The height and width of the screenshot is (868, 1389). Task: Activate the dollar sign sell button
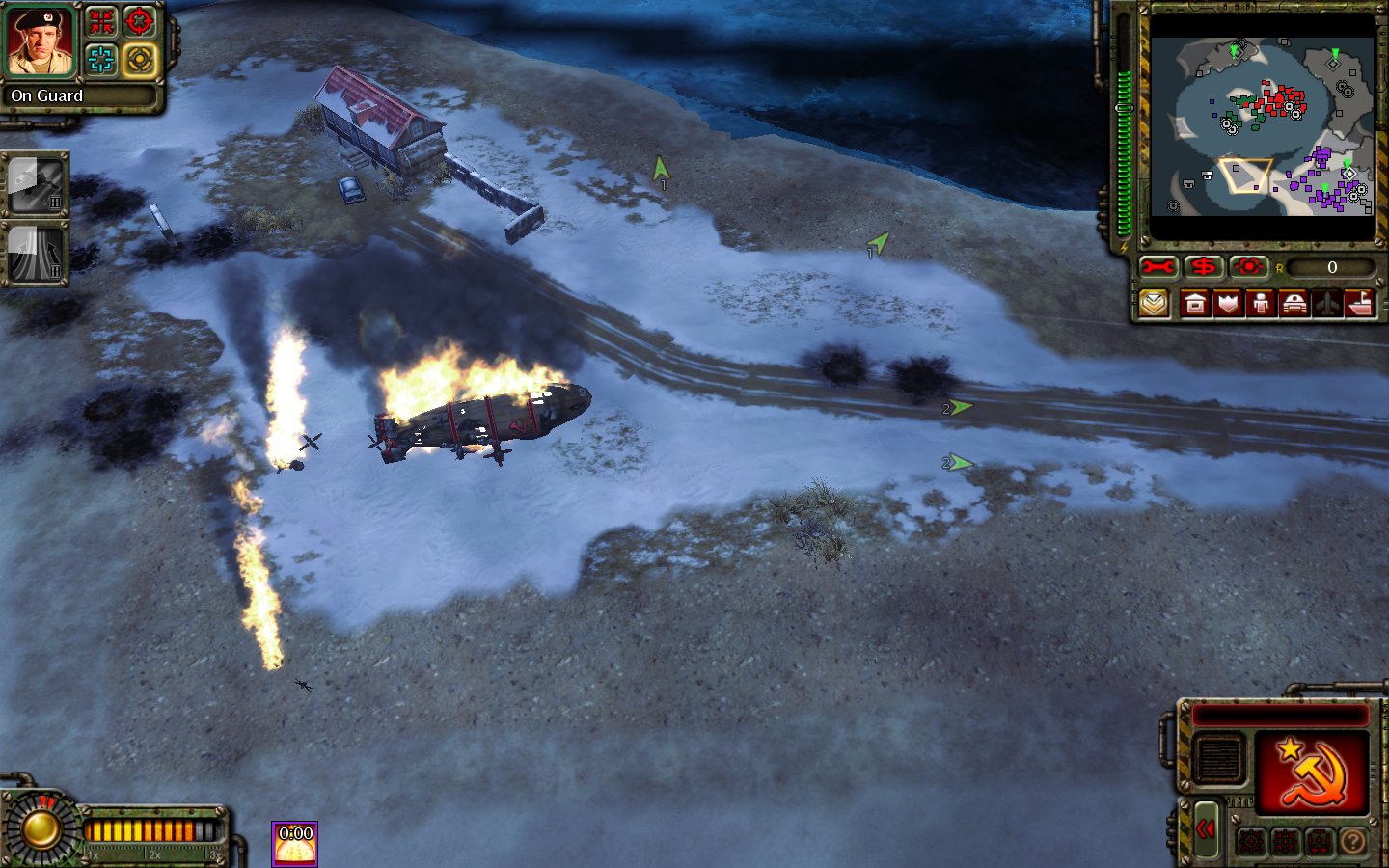[x=1203, y=267]
